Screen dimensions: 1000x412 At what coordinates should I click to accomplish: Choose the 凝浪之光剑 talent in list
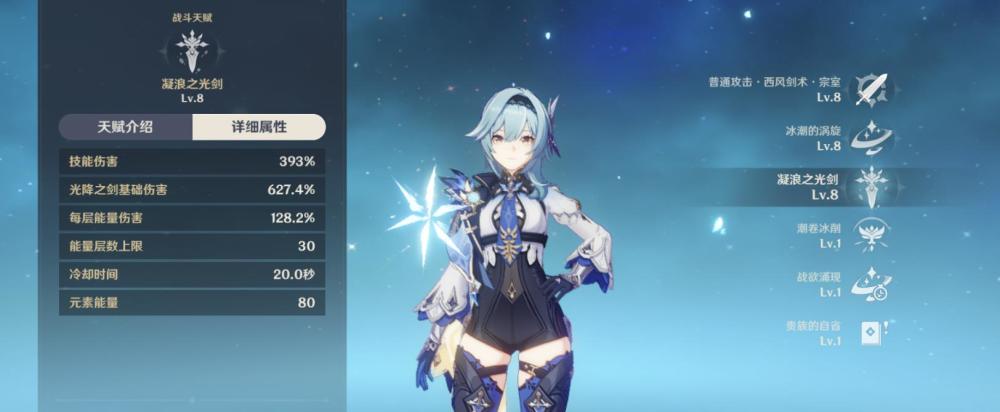(x=870, y=187)
